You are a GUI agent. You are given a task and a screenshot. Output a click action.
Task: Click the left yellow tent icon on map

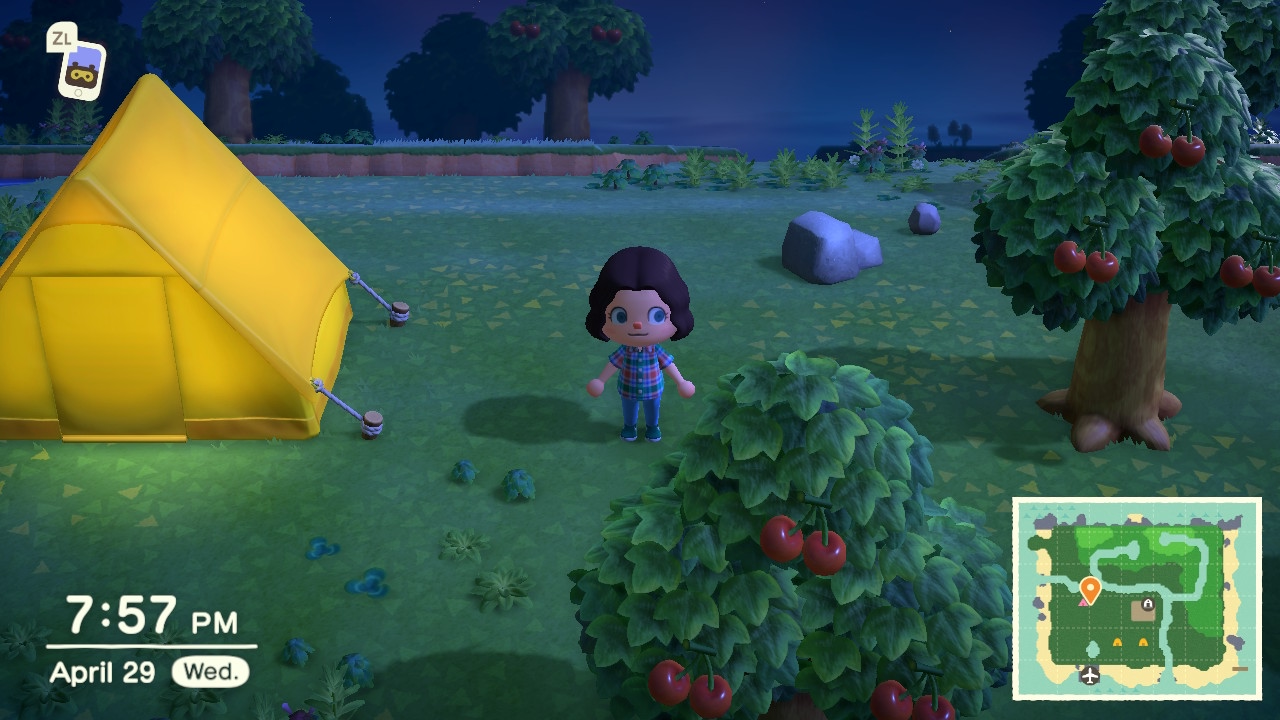click(x=1117, y=641)
